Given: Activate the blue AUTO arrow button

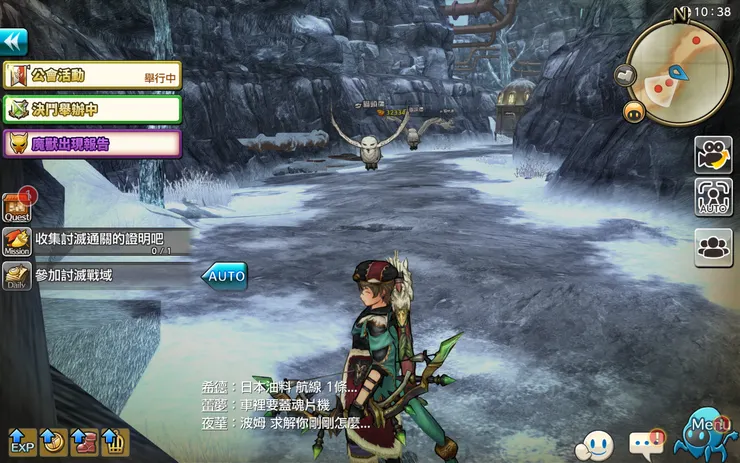Looking at the screenshot, I should 224,275.
